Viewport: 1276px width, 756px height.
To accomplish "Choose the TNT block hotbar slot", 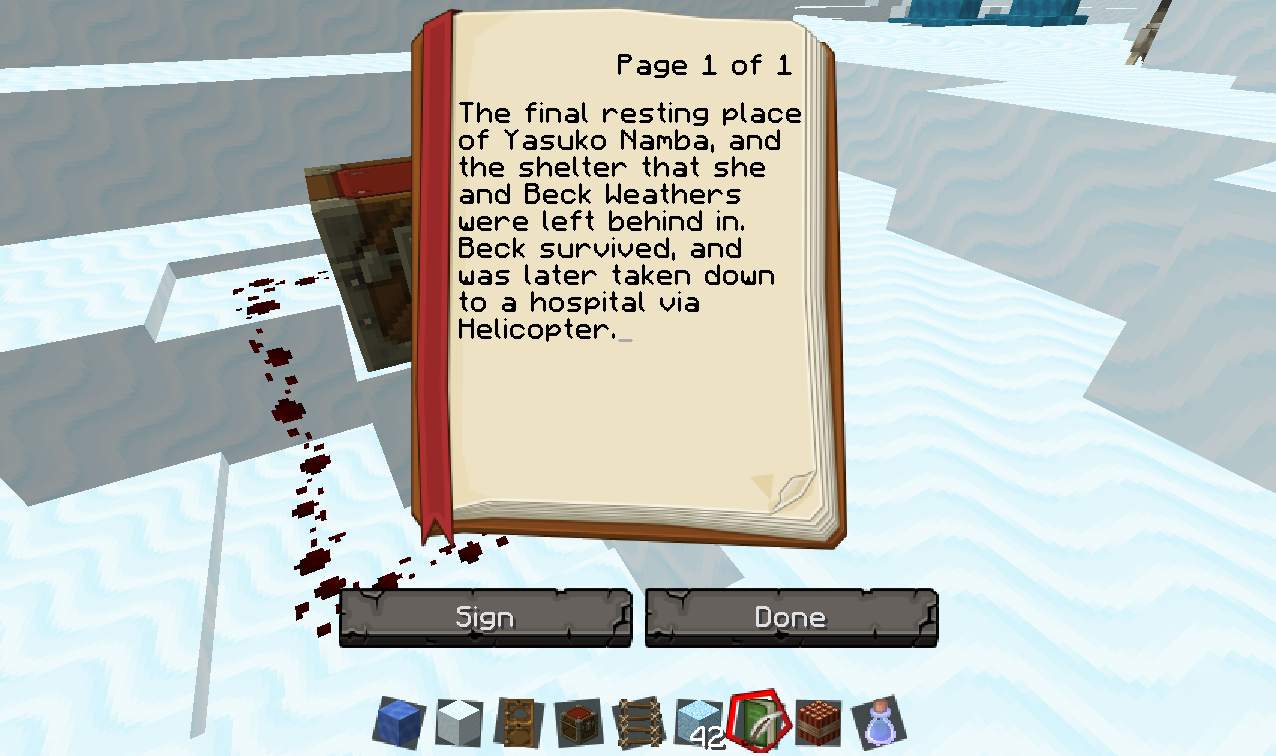I will 818,722.
